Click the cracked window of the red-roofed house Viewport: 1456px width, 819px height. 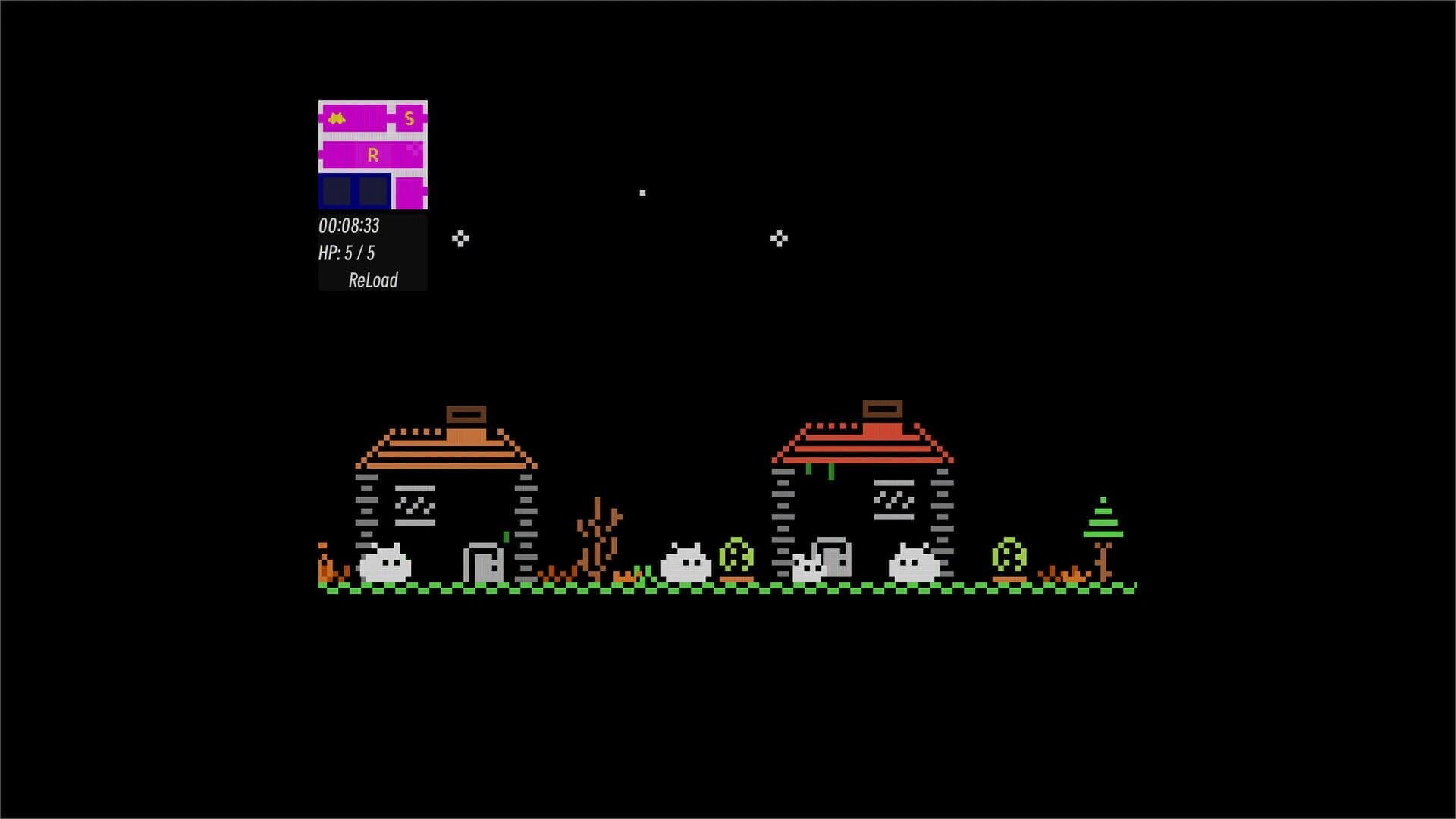coord(895,500)
